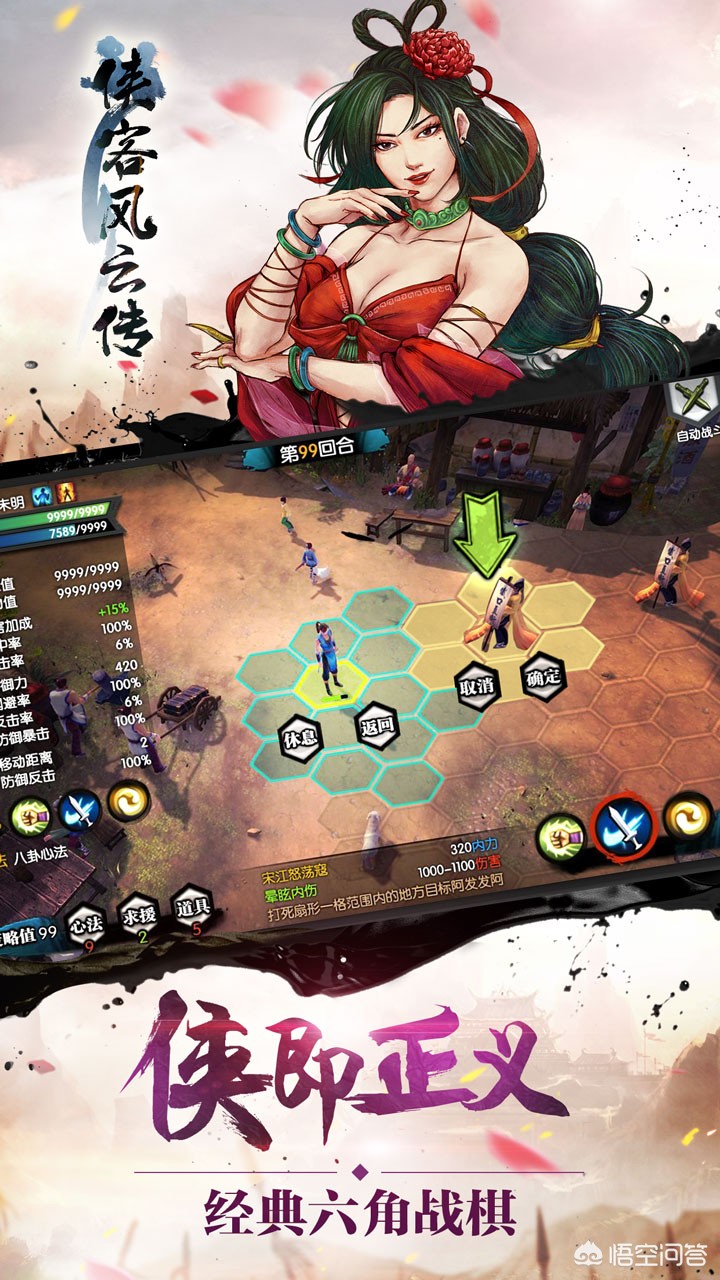720x1280 pixels.
Task: Cancel the attack with 取消
Action: pyautogui.click(x=477, y=687)
